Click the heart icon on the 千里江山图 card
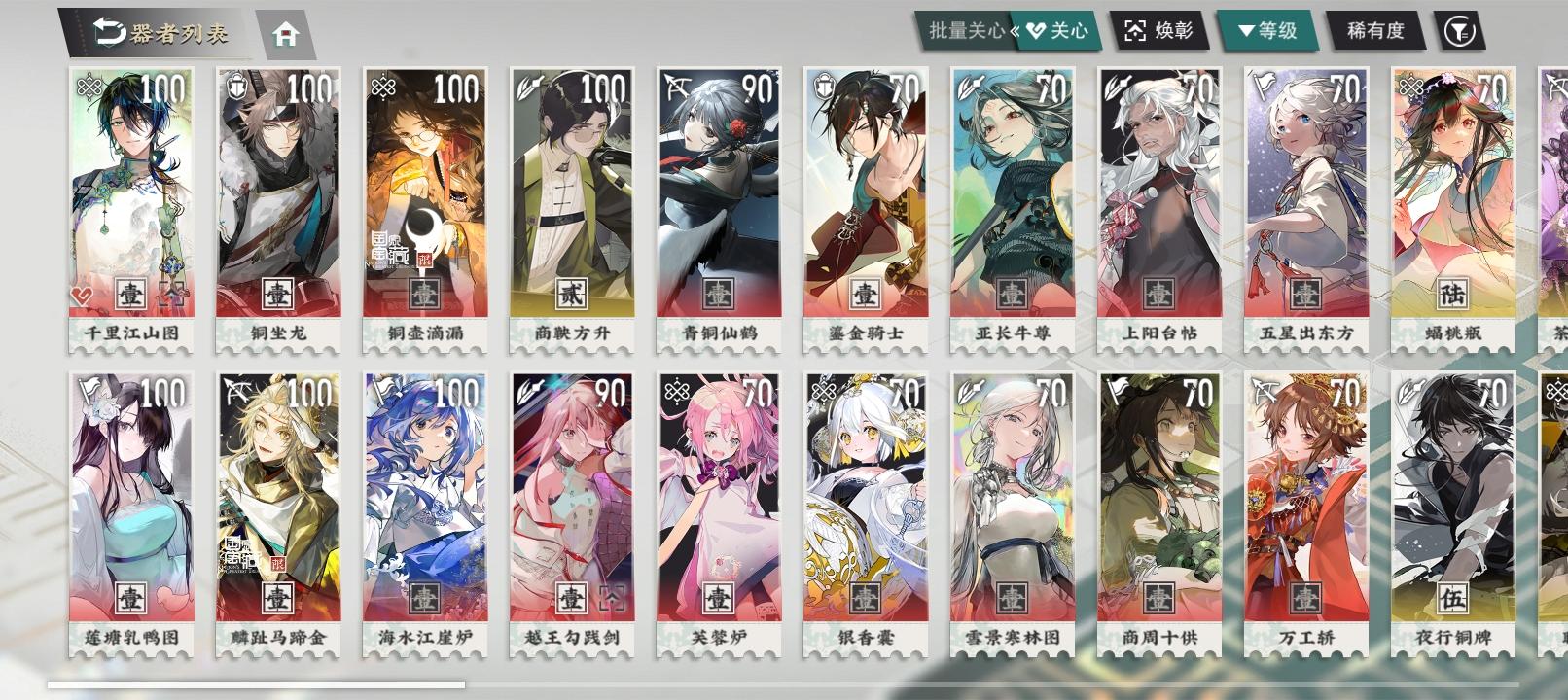Screen dimensions: 1568x700 83,296
